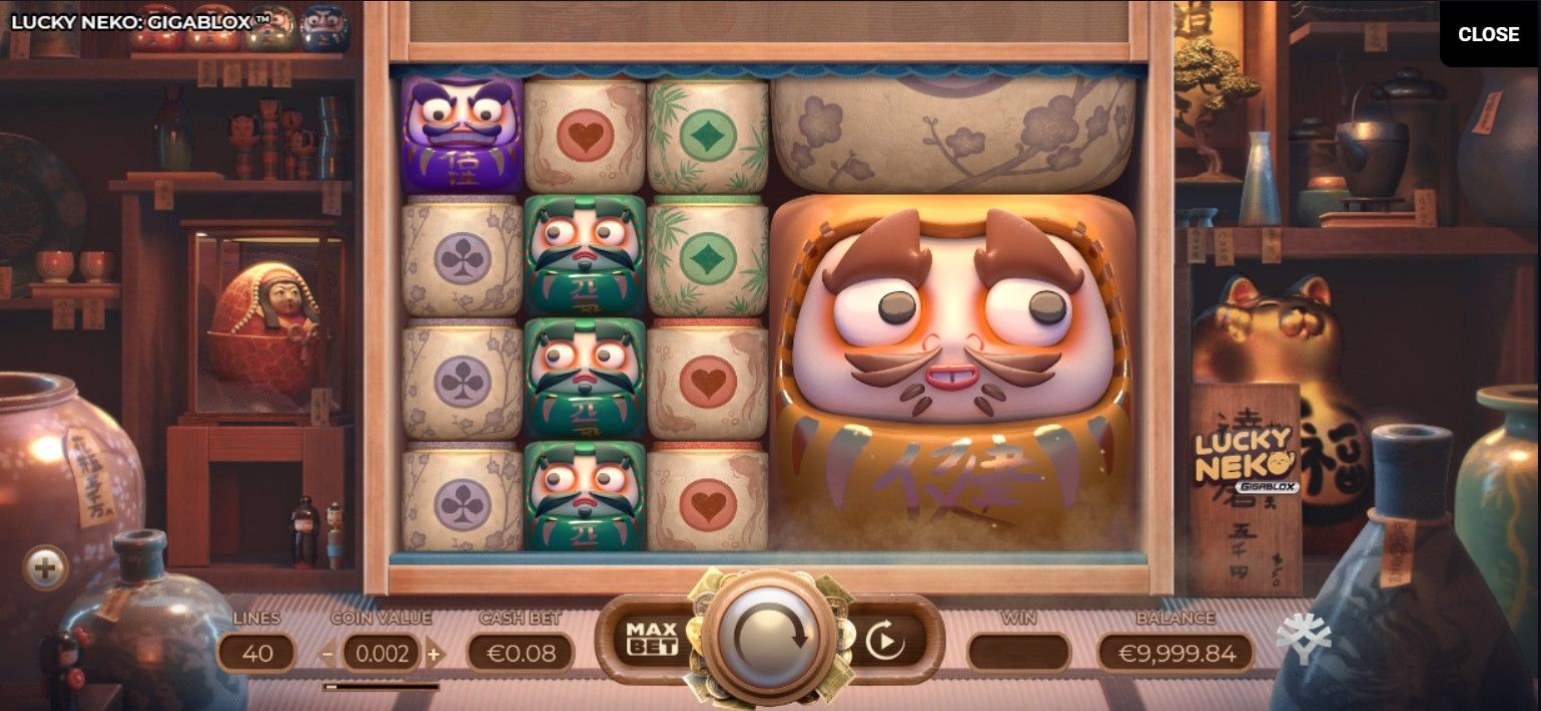
Task: Start autoplay with the circled play icon
Action: tap(885, 641)
